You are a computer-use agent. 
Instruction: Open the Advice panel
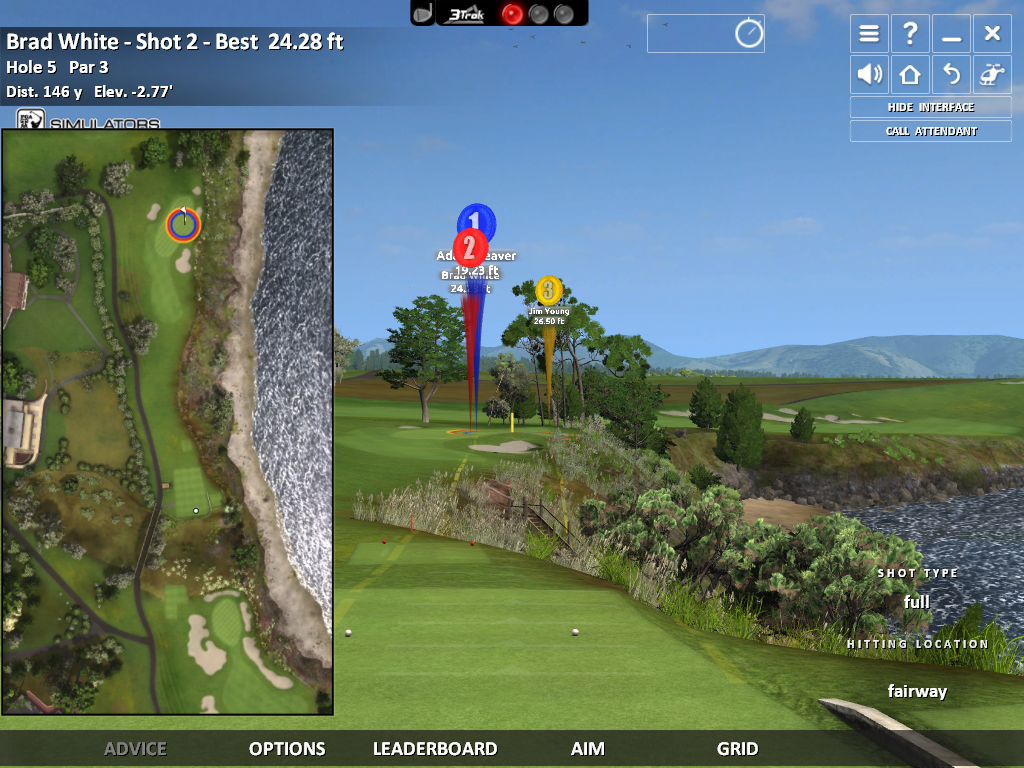click(x=135, y=748)
